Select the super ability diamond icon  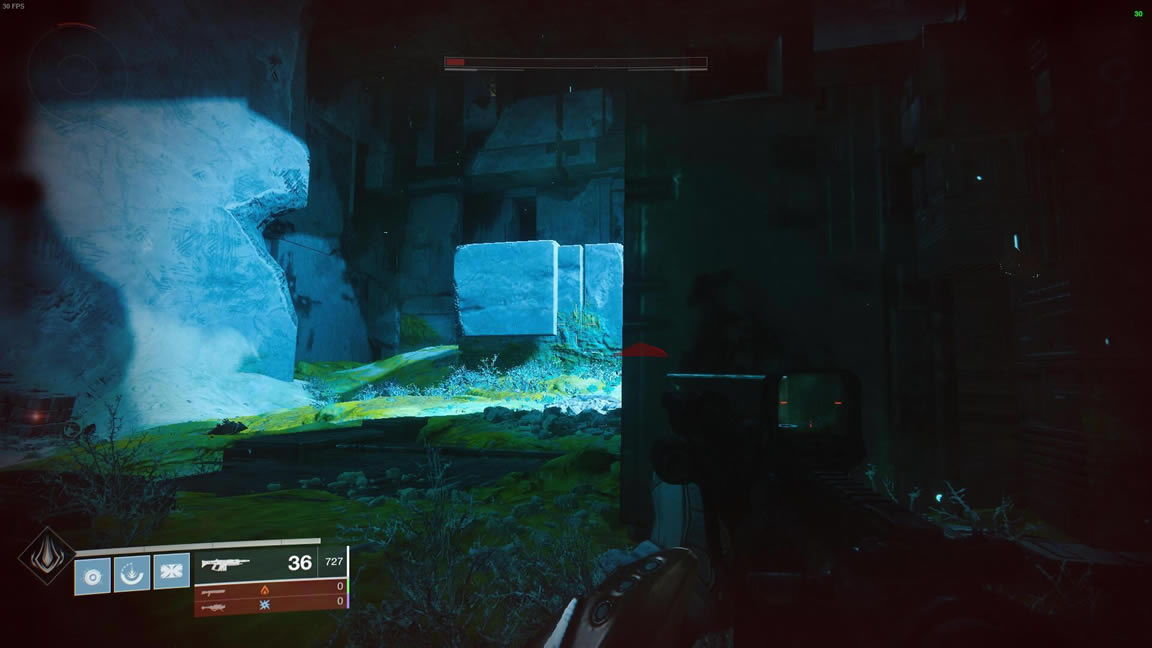pos(46,556)
